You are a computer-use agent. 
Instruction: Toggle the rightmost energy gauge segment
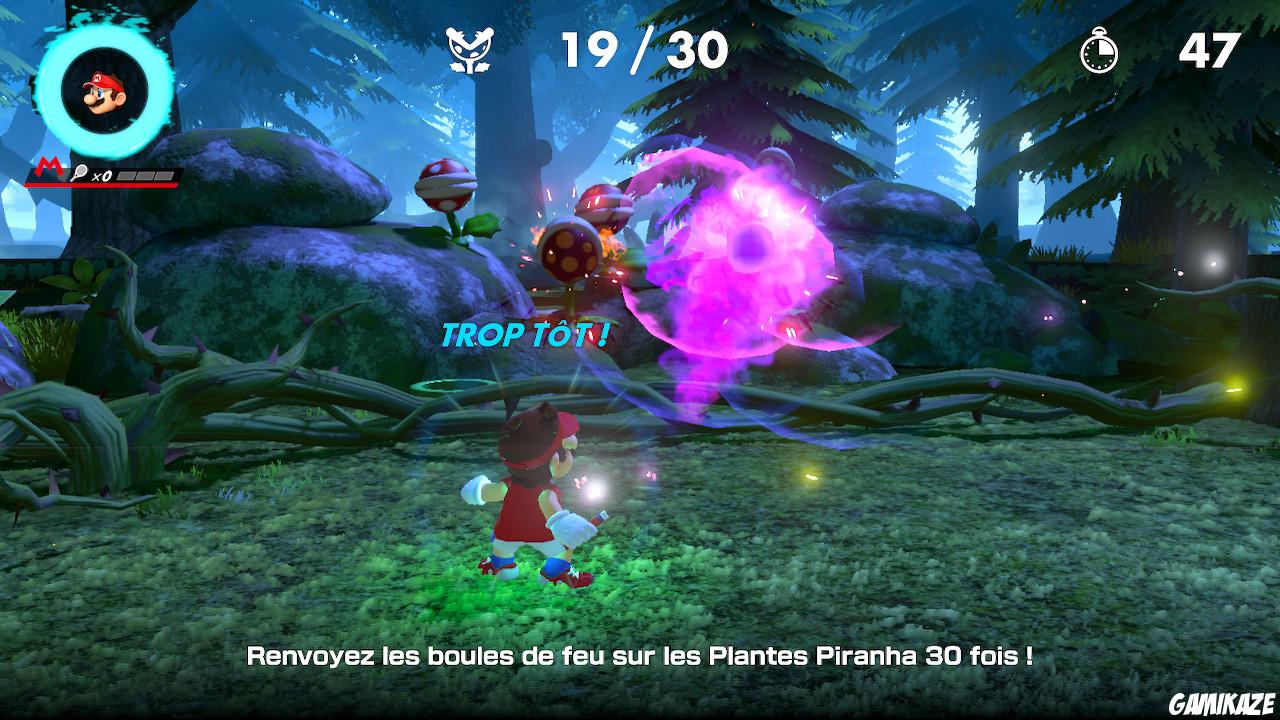165,174
